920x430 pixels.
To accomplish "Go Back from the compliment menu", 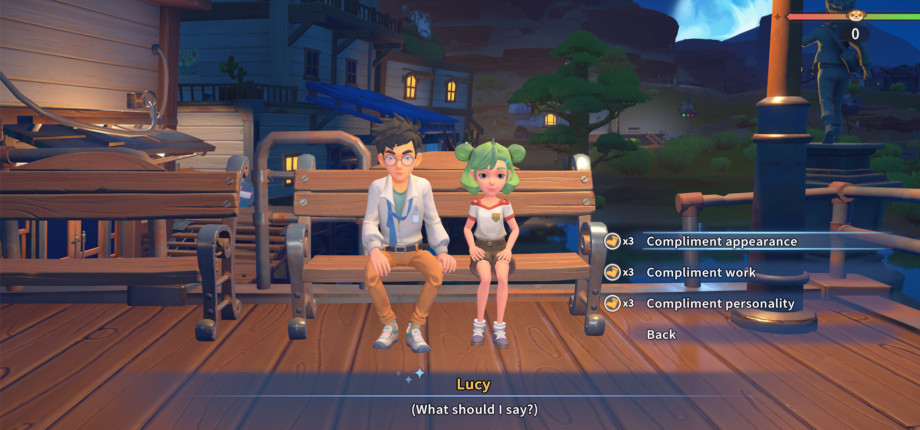I will tap(661, 334).
